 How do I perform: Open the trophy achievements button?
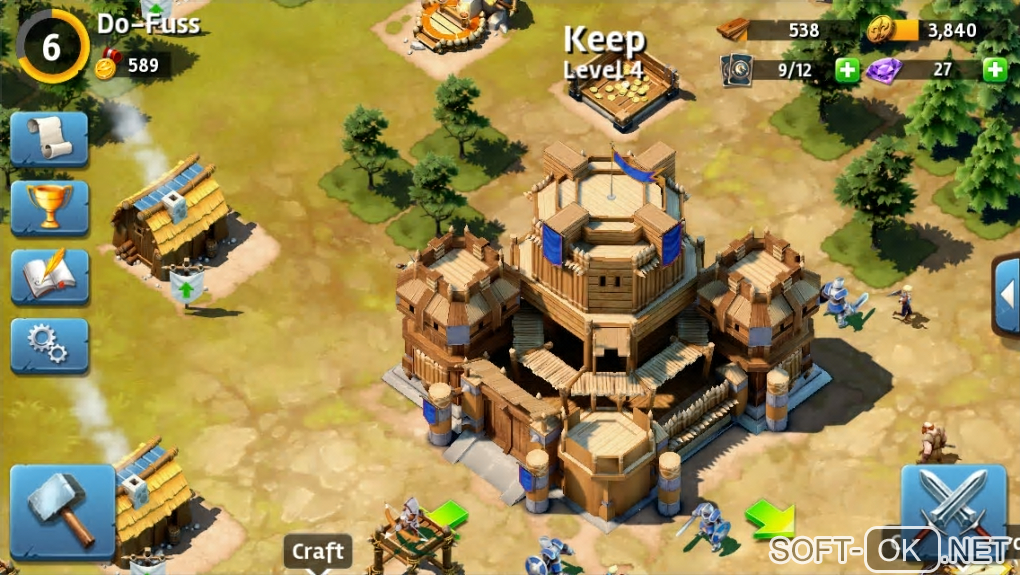50,207
